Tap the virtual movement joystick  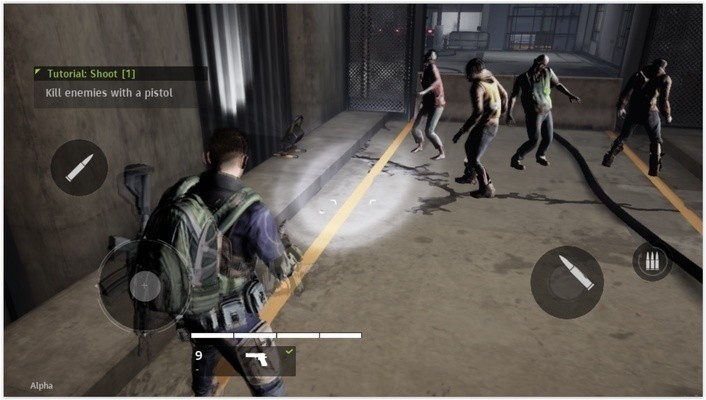pyautogui.click(x=144, y=286)
